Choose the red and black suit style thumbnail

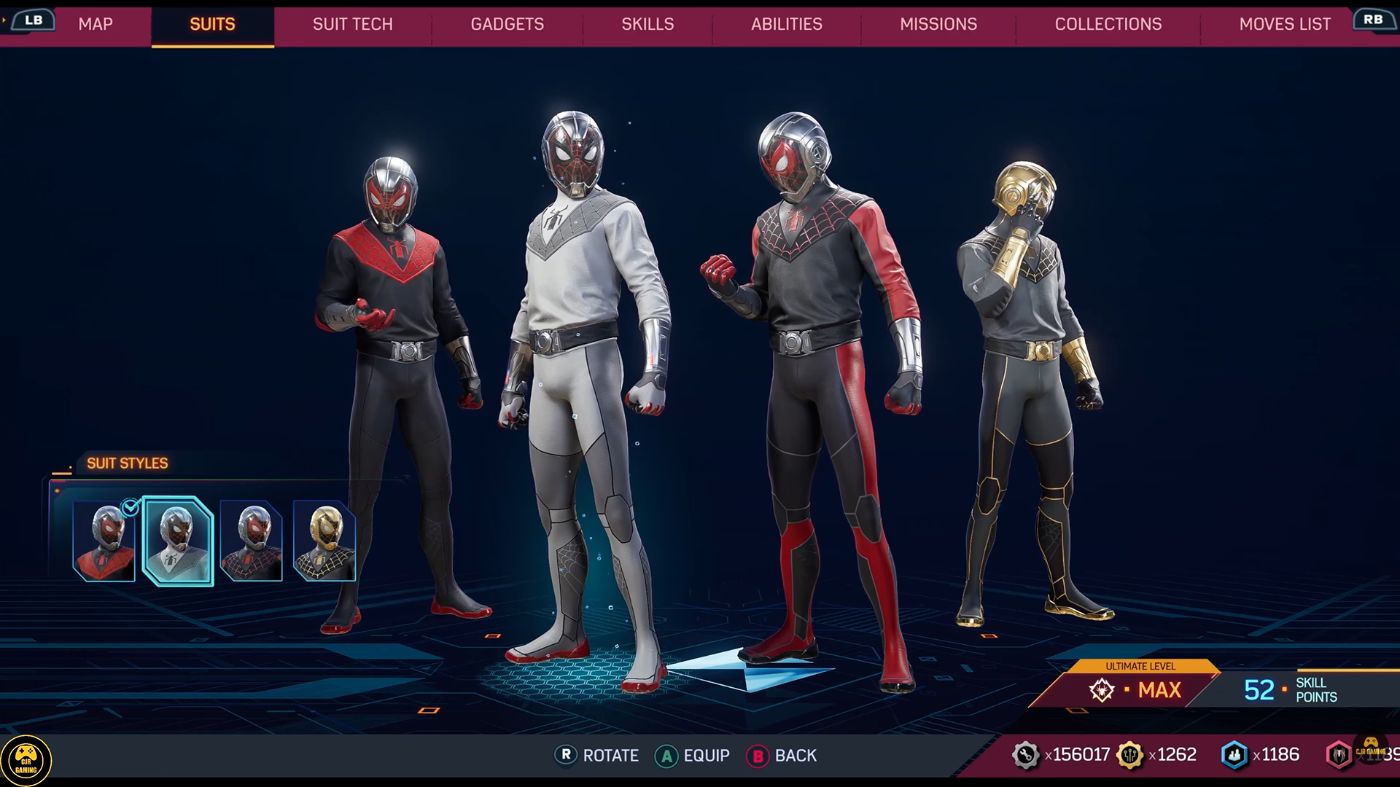104,541
